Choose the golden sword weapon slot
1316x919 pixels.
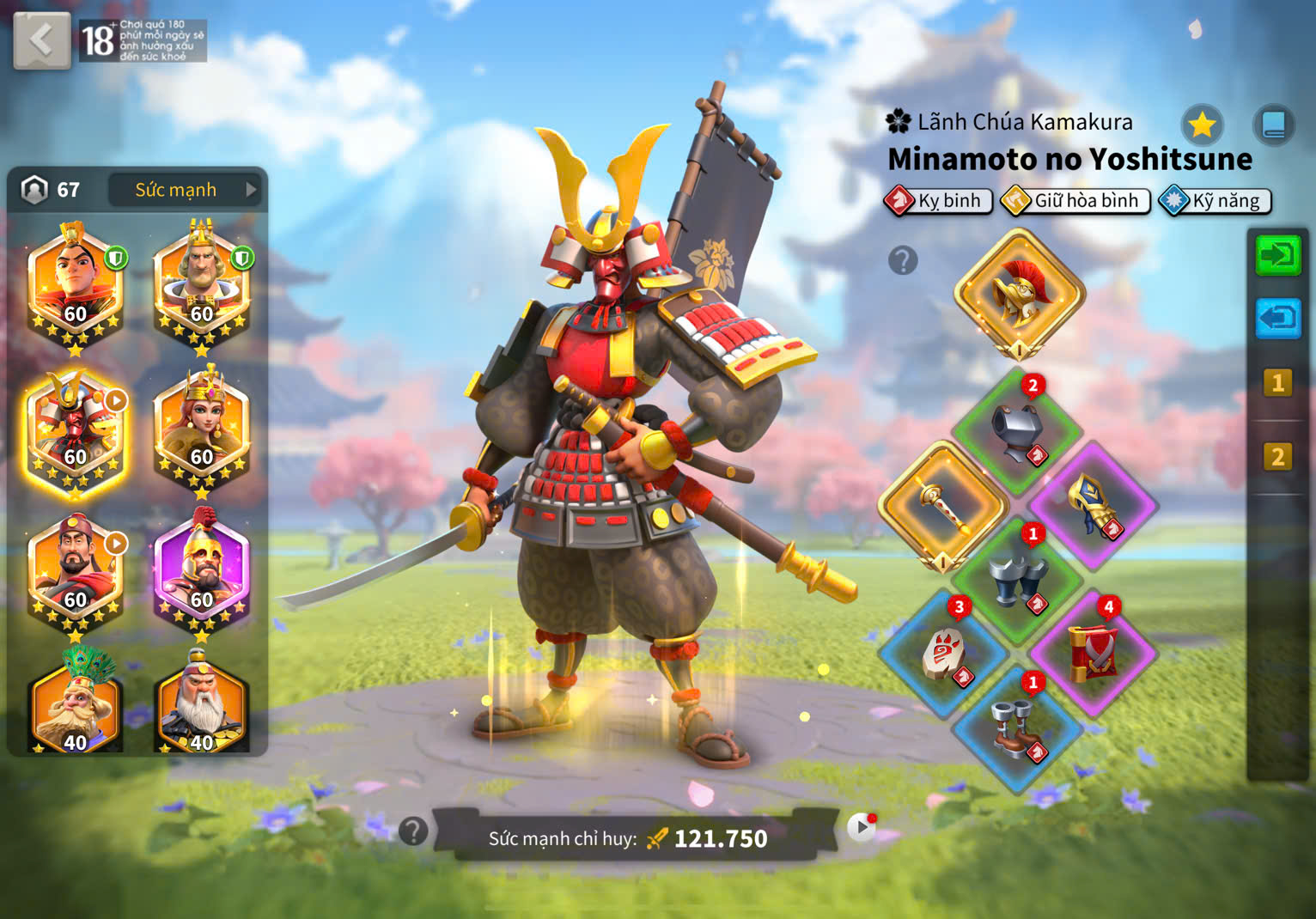click(943, 506)
